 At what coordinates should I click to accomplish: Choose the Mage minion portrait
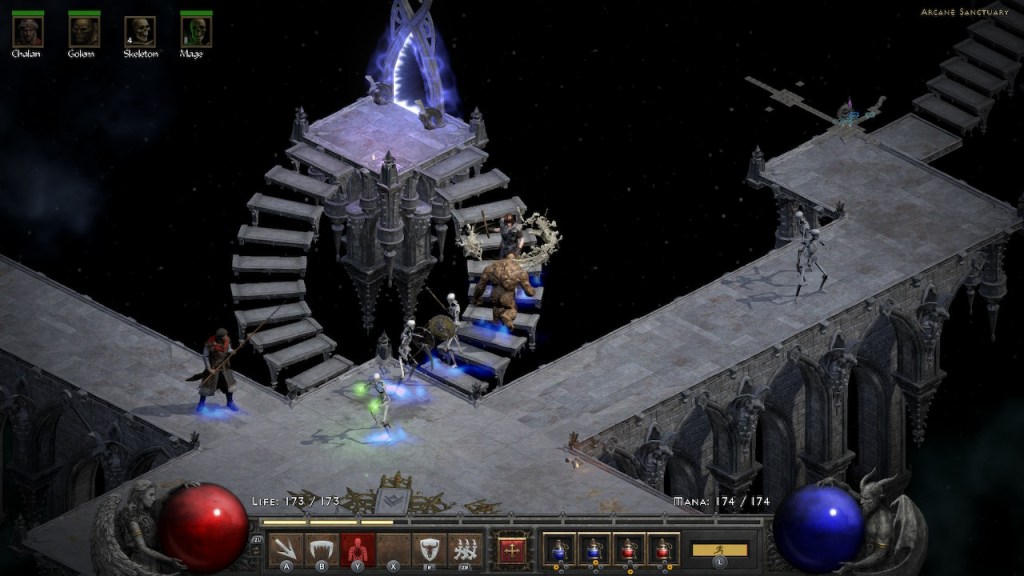click(x=196, y=31)
